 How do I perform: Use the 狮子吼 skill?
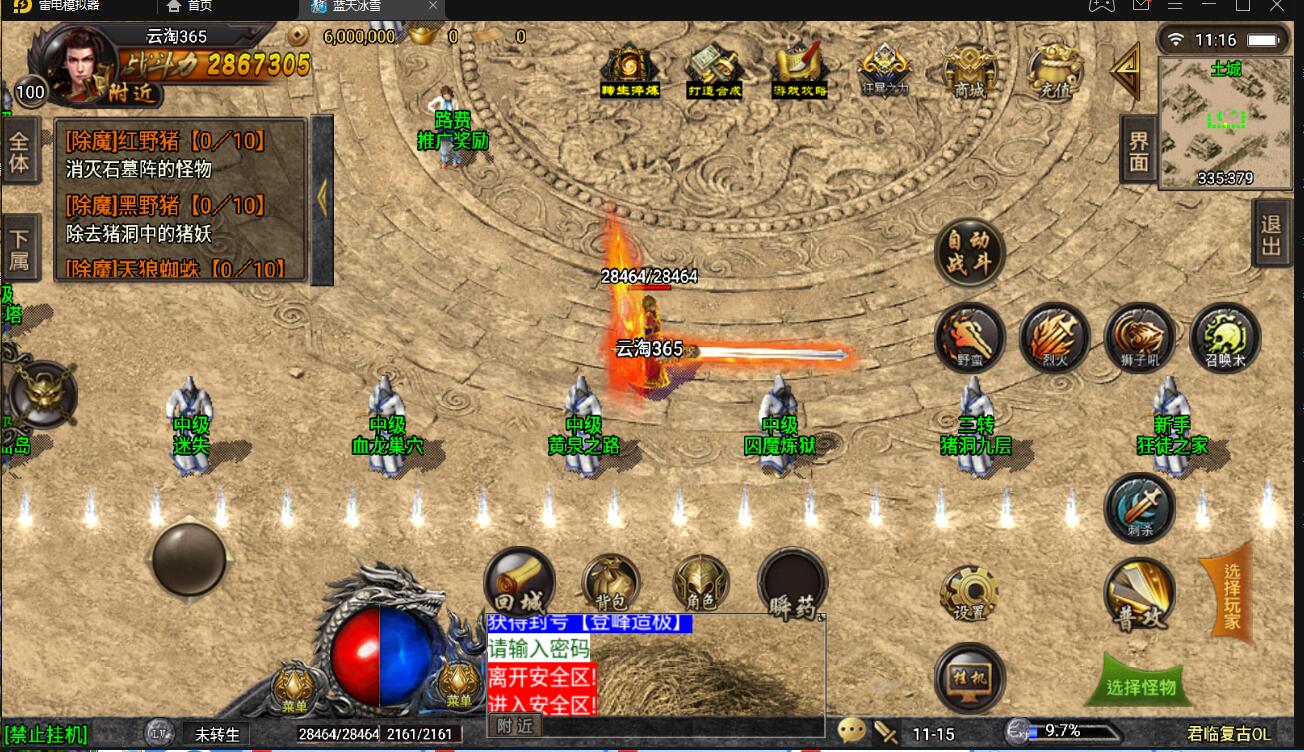tap(1139, 338)
